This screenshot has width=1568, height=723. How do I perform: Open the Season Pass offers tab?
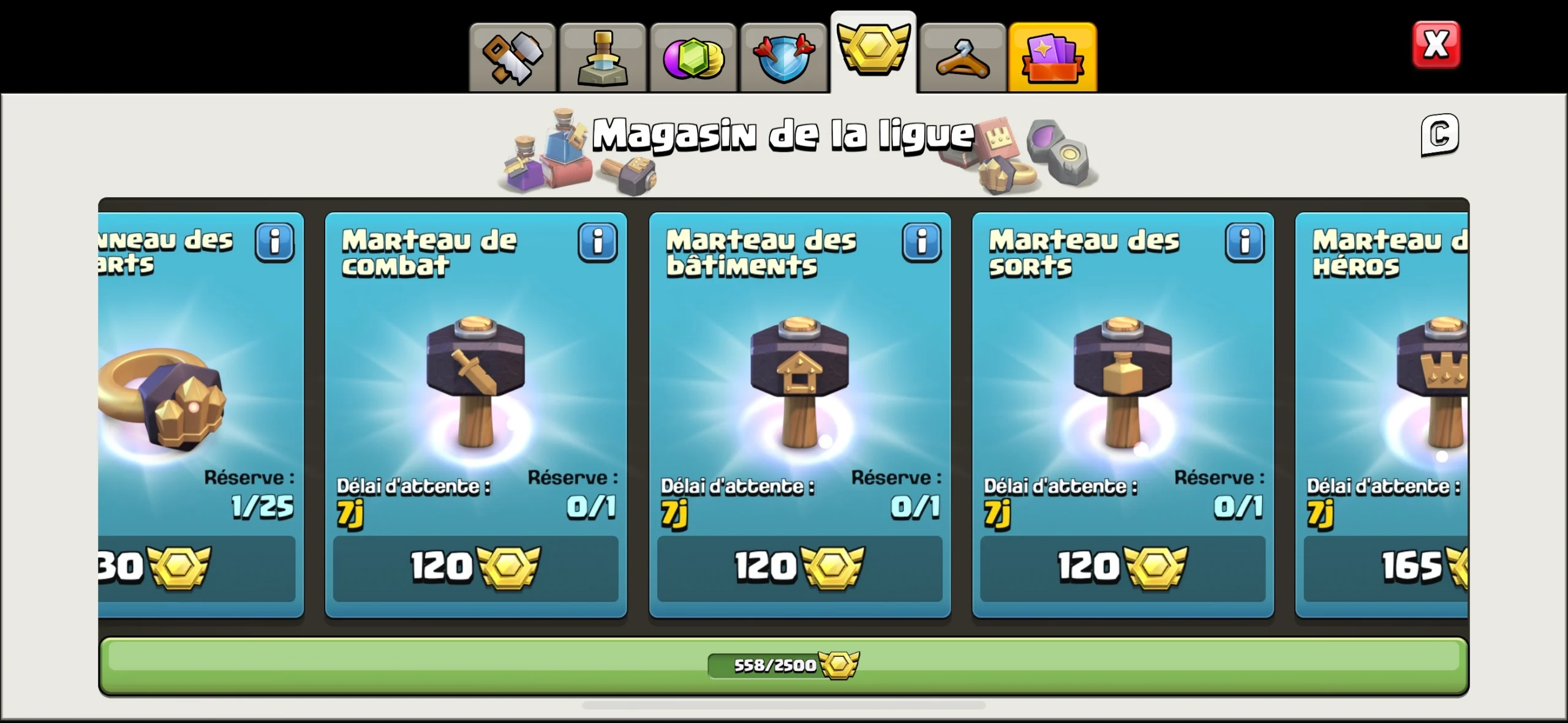1052,56
